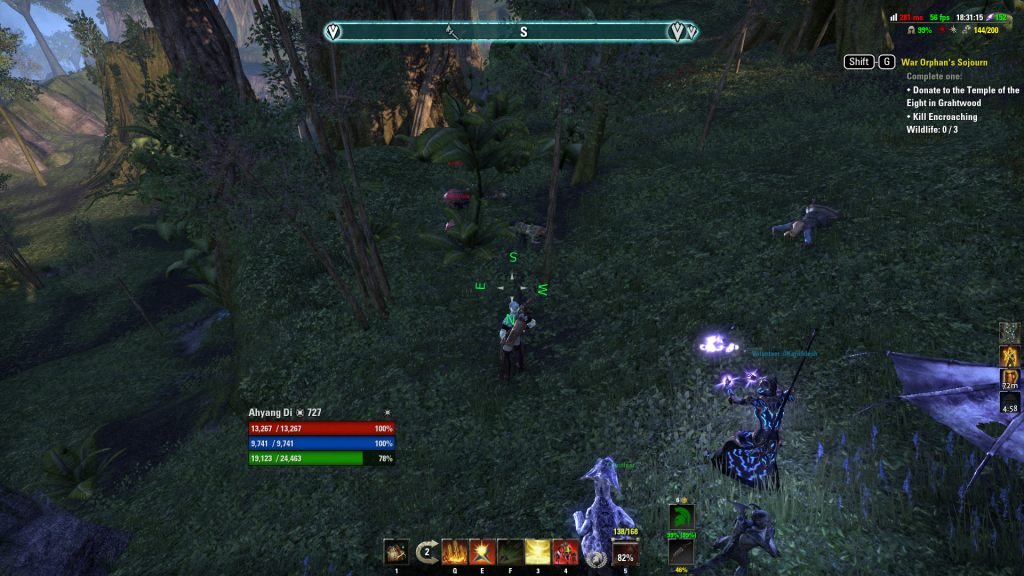Select the weapon charge dagger icon
This screenshot has height=576, width=1024.
681,552
